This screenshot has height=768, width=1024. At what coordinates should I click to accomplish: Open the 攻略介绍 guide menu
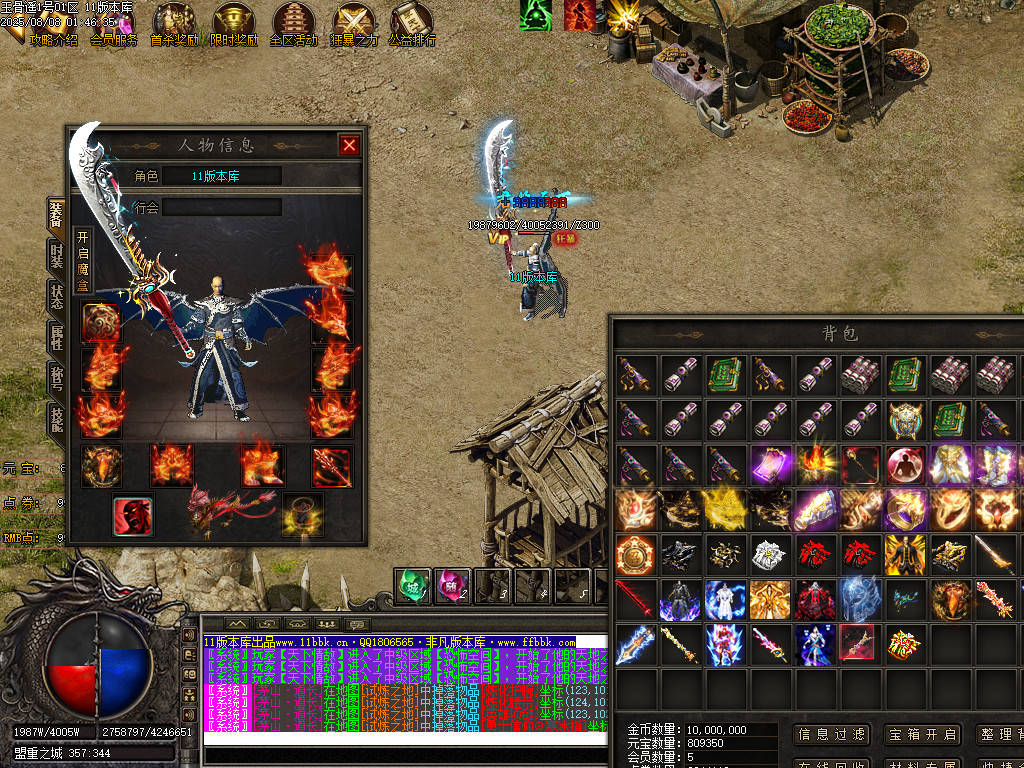53,25
